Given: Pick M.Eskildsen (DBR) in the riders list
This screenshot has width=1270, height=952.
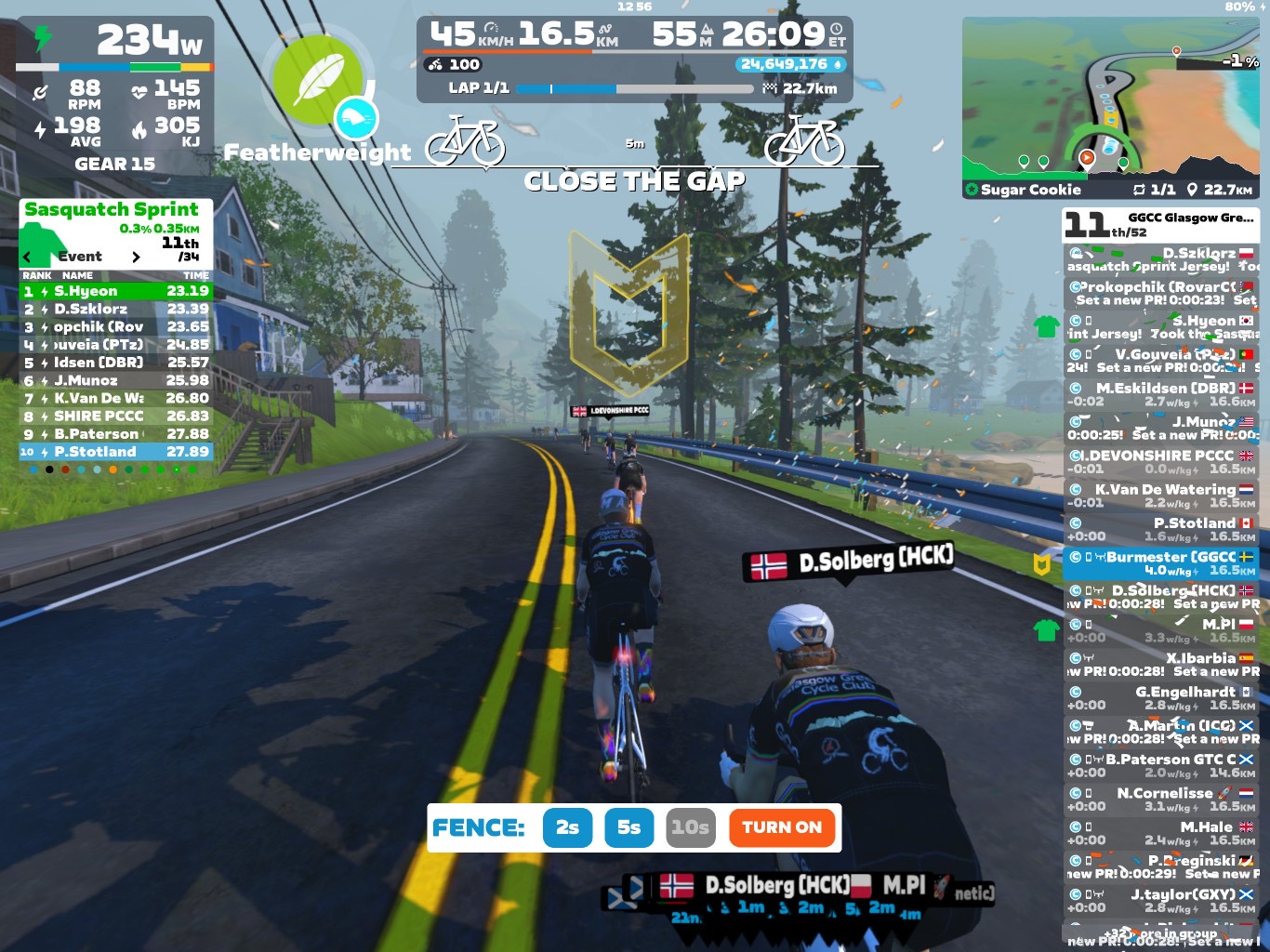Looking at the screenshot, I should (1160, 394).
